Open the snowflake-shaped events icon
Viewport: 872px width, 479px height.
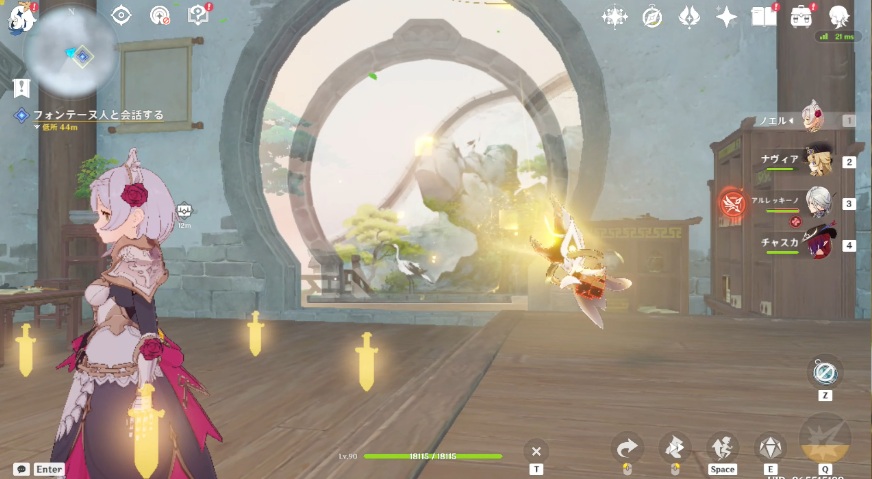tap(614, 16)
